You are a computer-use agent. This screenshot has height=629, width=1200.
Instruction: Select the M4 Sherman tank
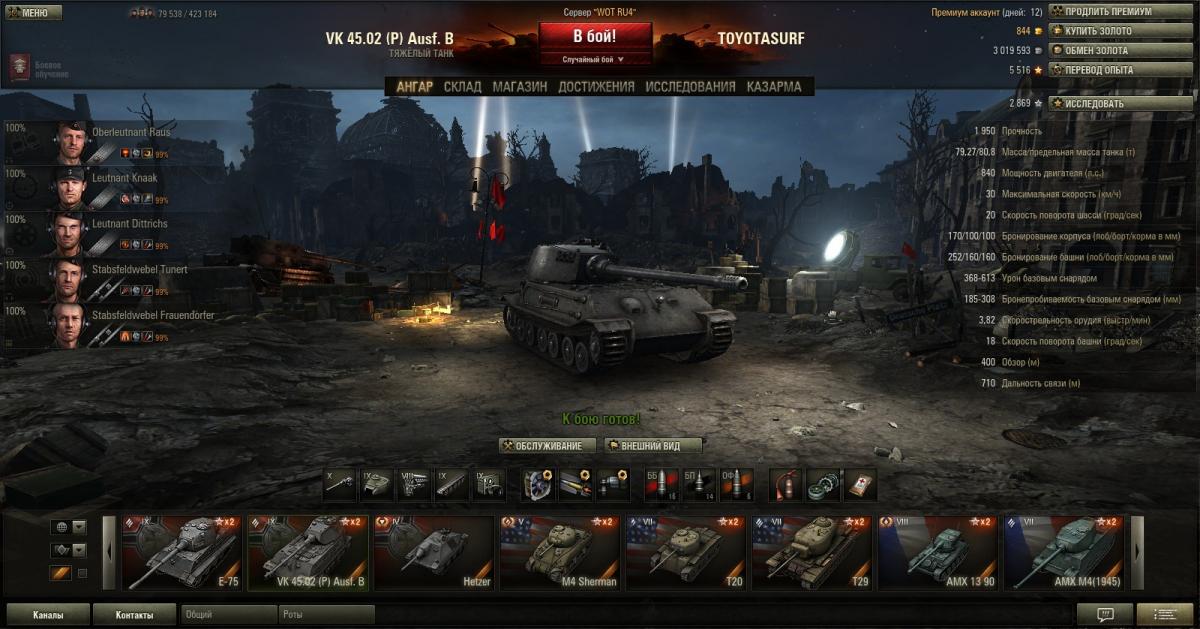click(561, 552)
